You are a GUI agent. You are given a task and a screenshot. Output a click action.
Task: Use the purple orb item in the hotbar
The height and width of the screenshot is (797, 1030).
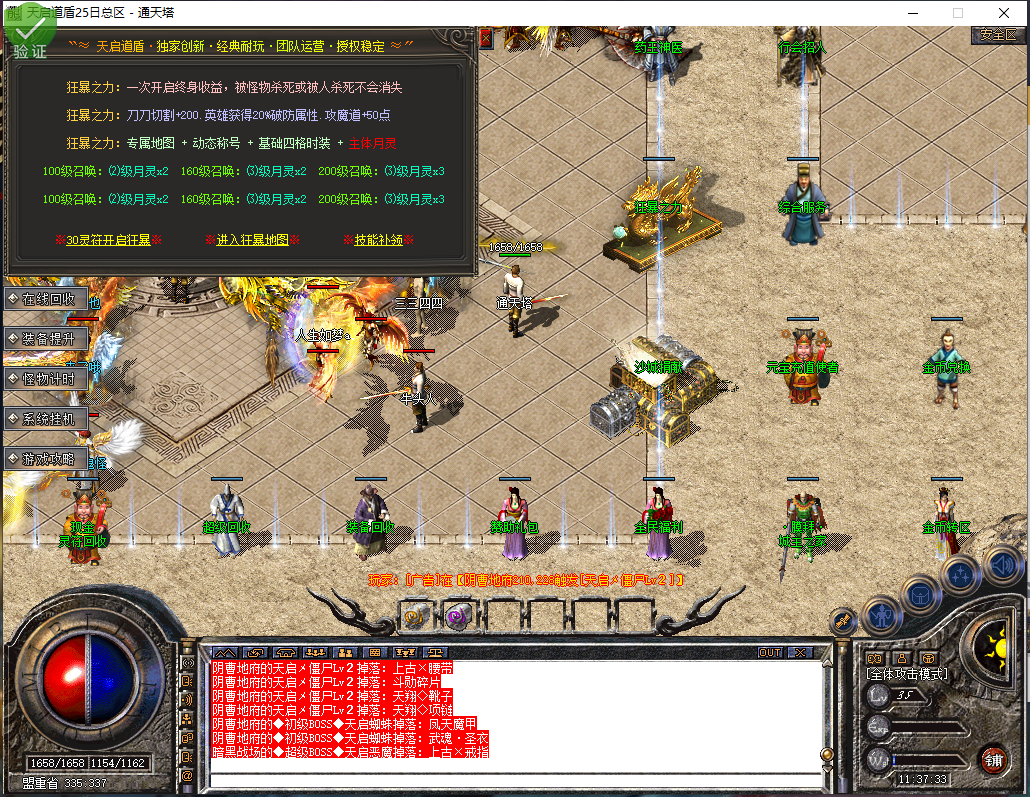tap(458, 616)
